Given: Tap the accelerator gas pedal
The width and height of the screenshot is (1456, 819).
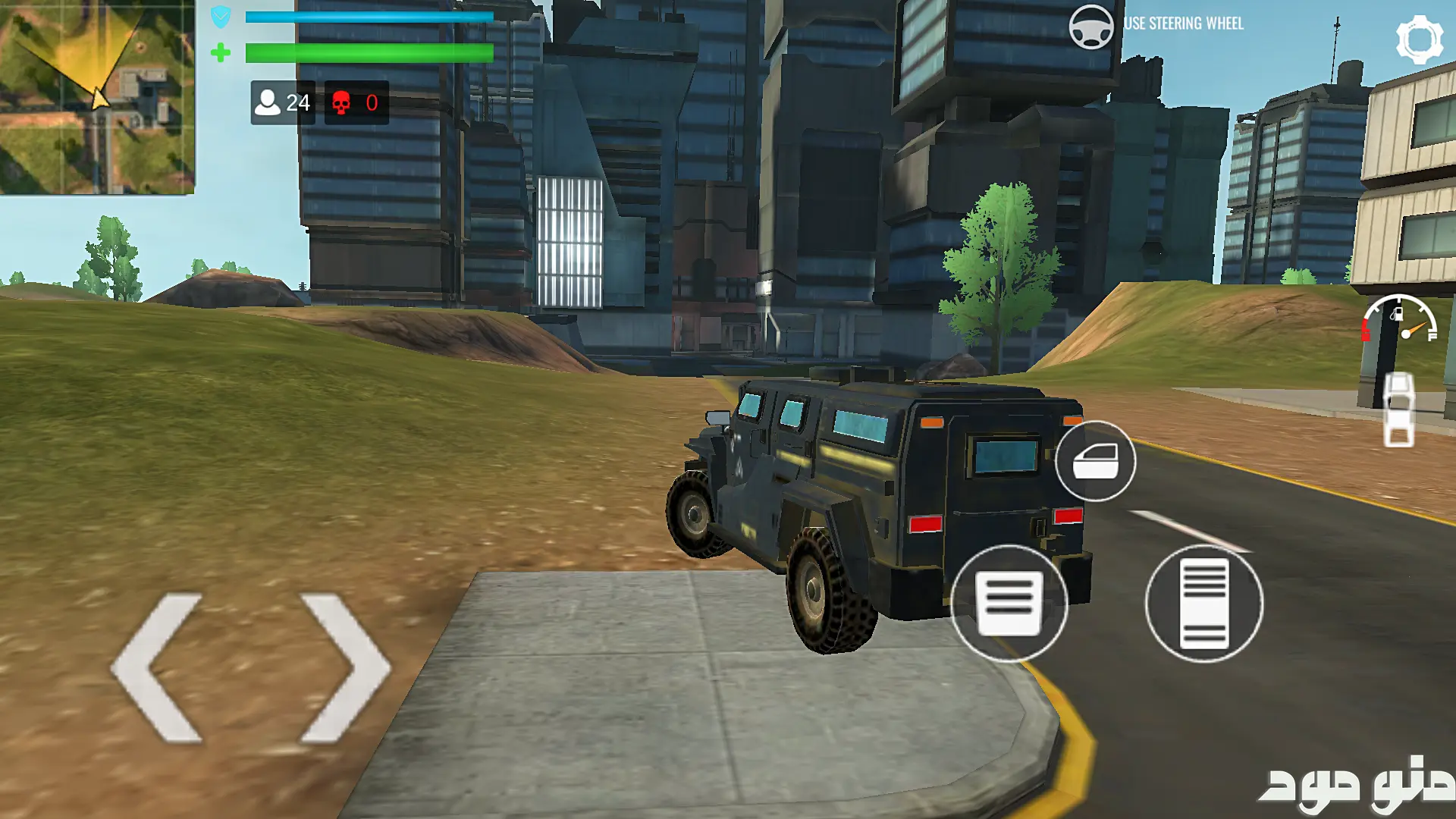Looking at the screenshot, I should tap(1203, 604).
